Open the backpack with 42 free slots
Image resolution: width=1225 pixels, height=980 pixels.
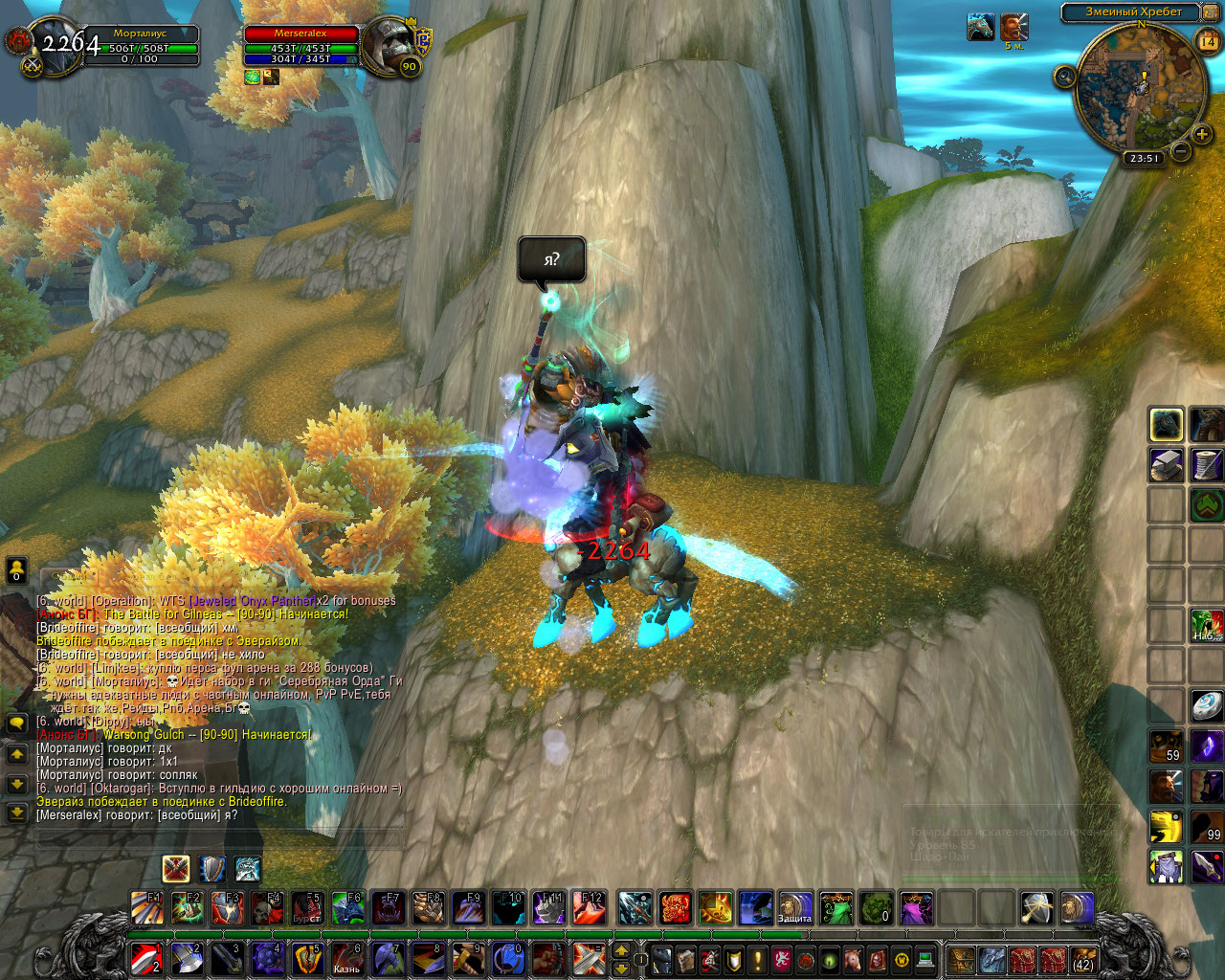(1082, 958)
